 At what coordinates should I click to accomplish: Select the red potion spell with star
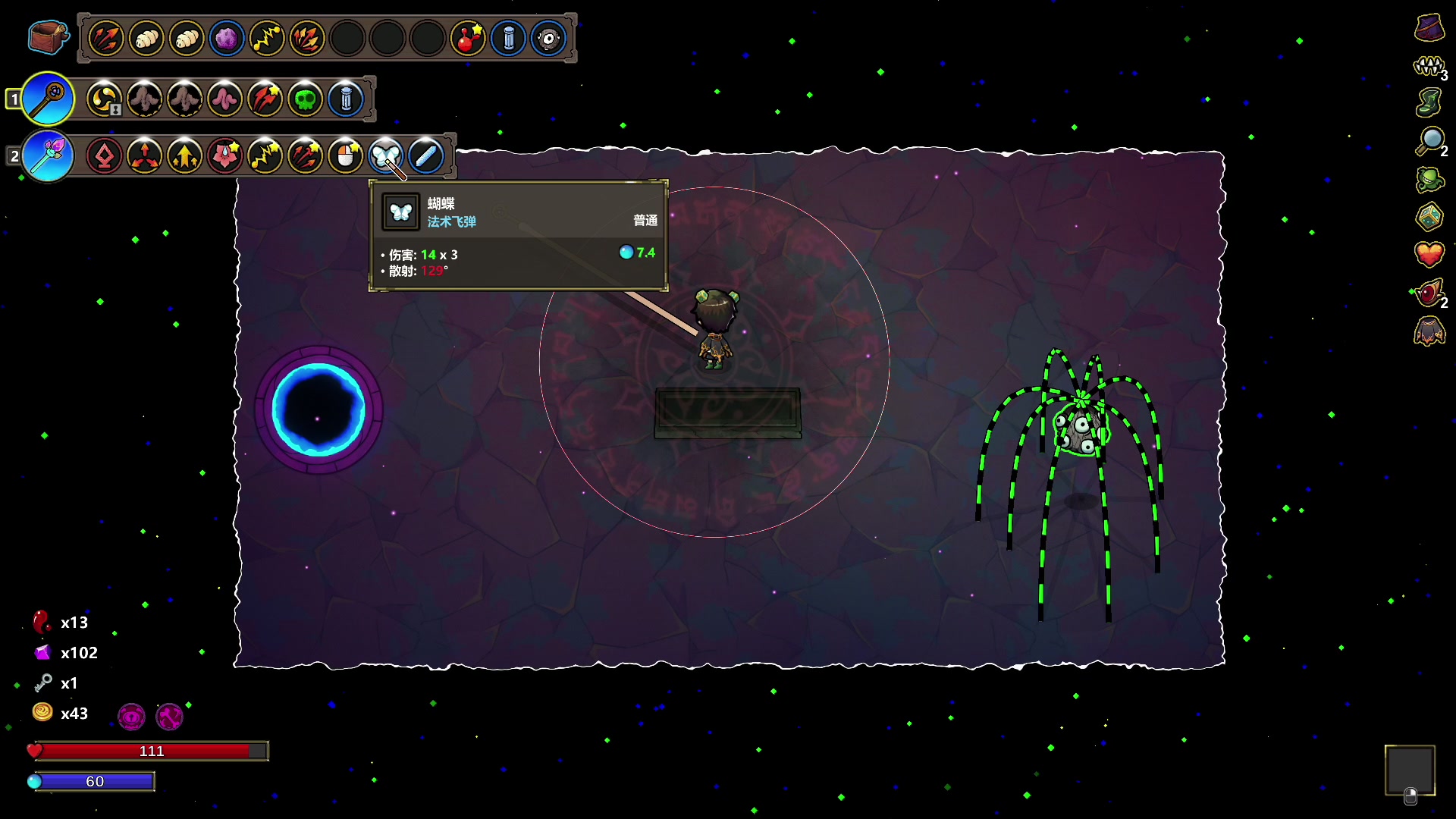pos(468,38)
